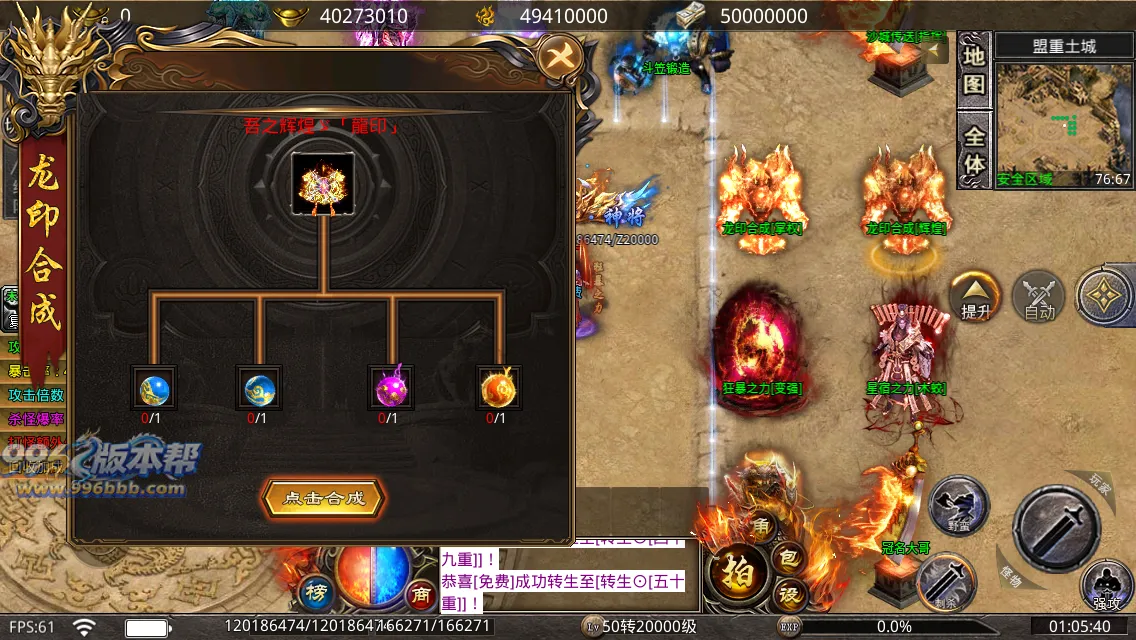1136x640 pixels.
Task: Use the 刺杀 stab skill
Action: (x=946, y=581)
